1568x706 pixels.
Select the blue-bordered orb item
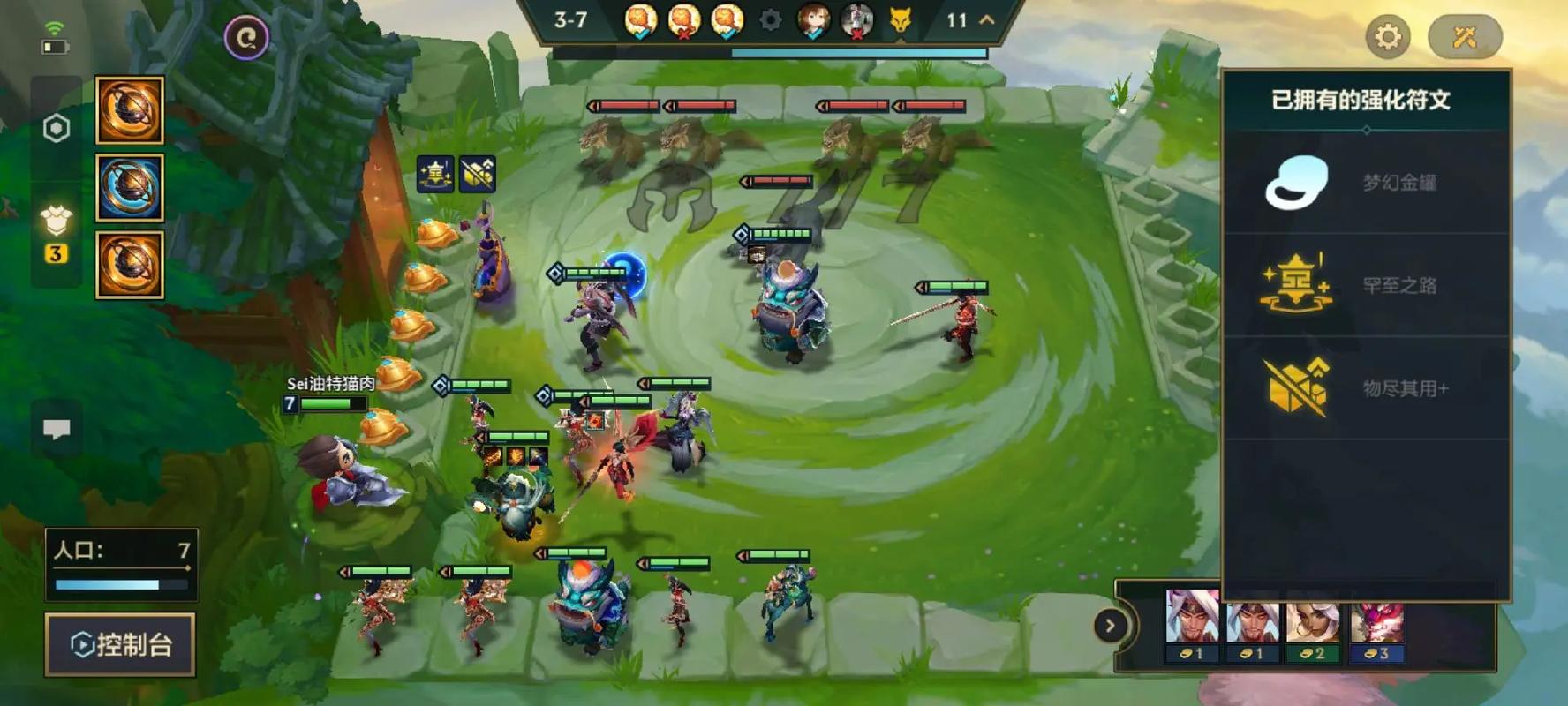[130, 187]
